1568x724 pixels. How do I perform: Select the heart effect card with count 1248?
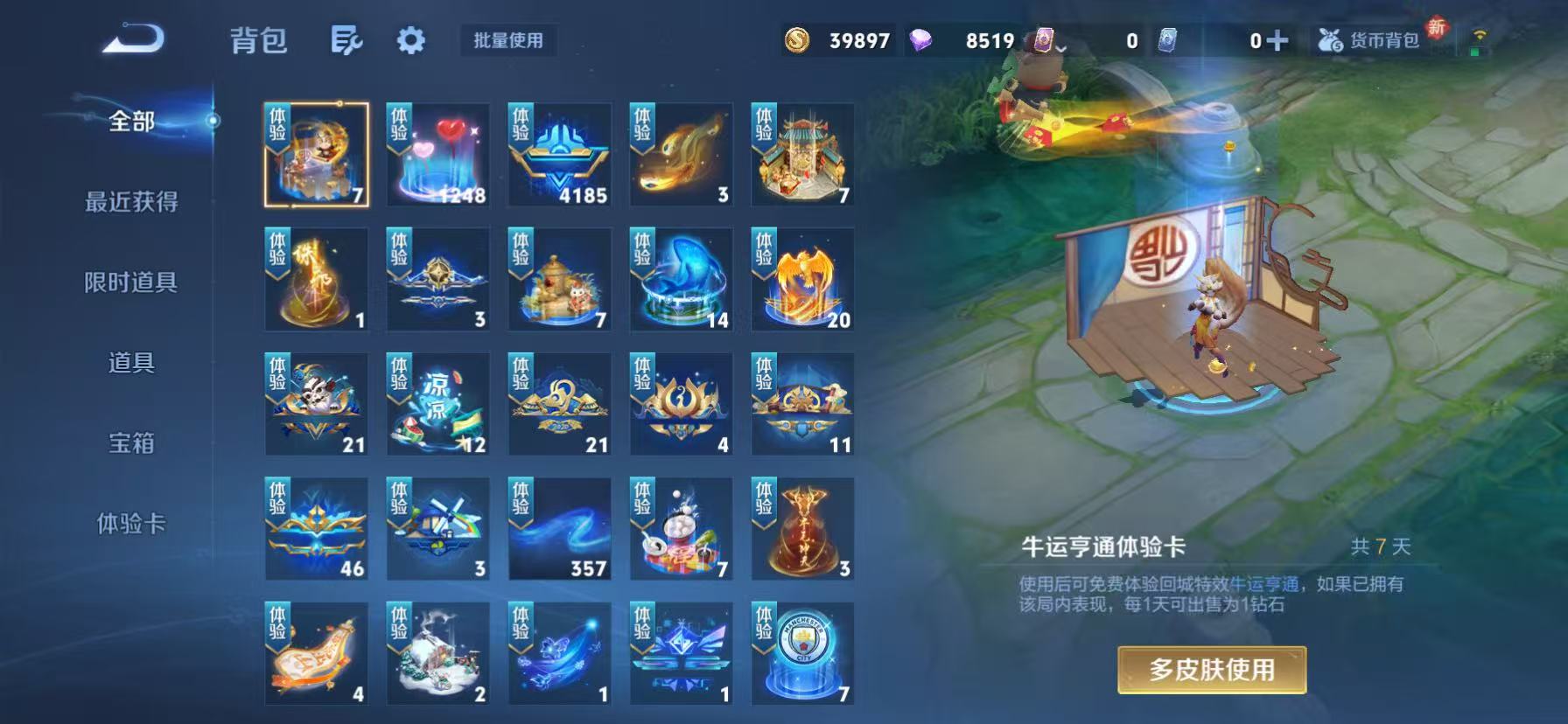[437, 154]
